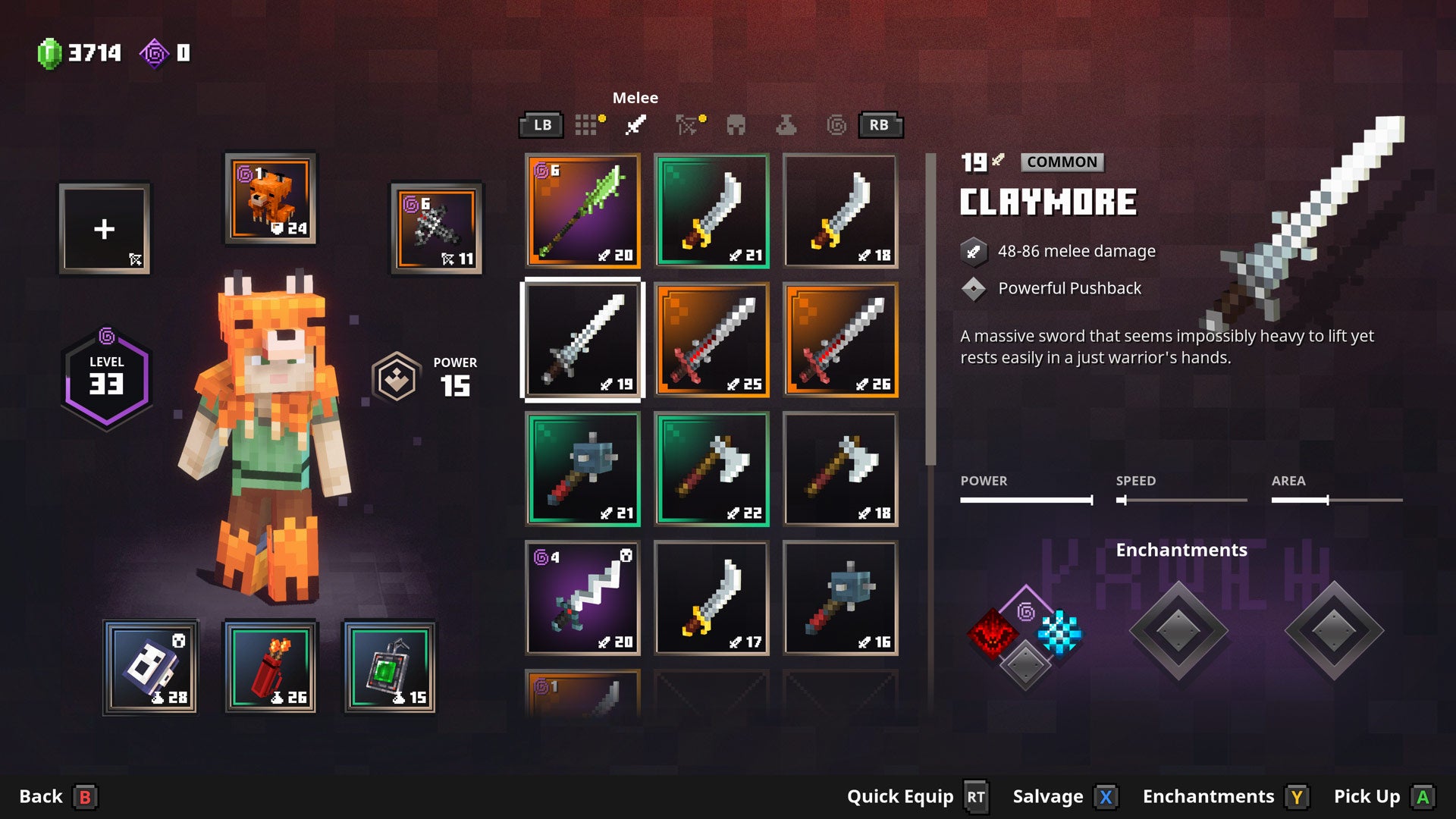Click the RB shoulder button icon

880,124
